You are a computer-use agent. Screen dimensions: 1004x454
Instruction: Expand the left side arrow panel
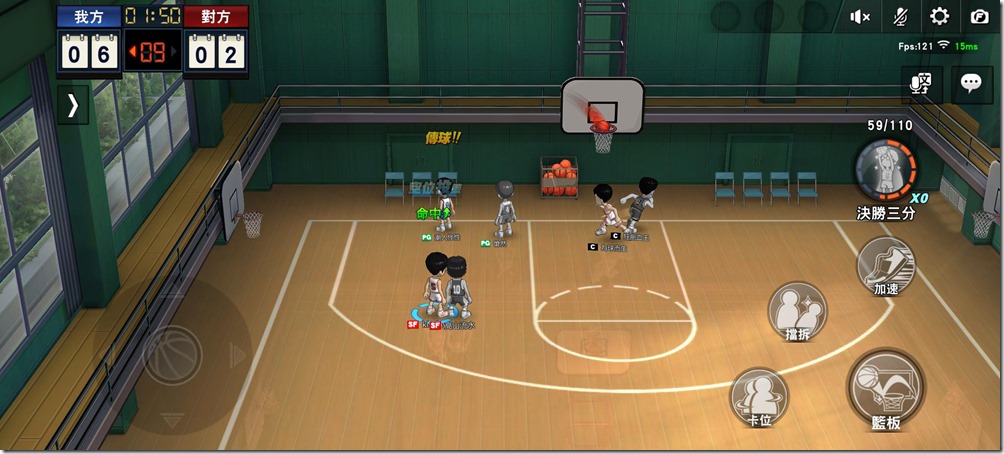(72, 106)
